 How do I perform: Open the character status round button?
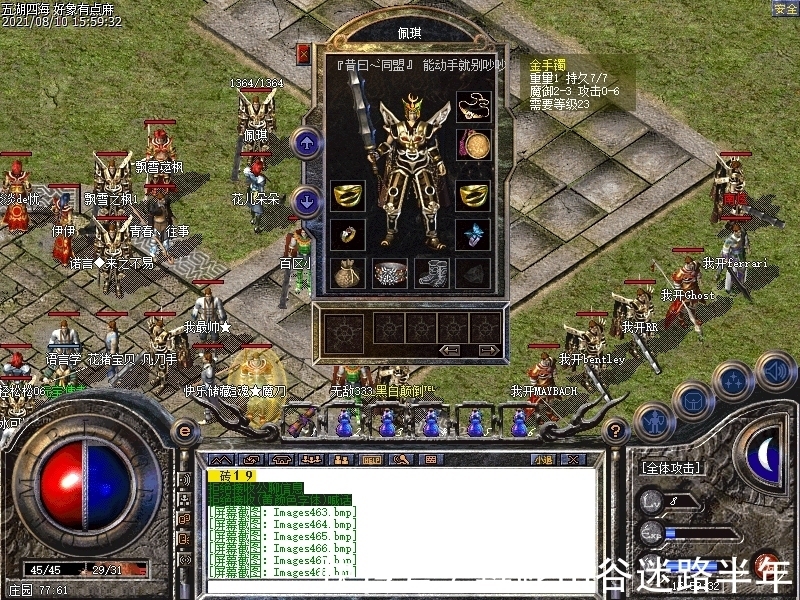coord(652,420)
